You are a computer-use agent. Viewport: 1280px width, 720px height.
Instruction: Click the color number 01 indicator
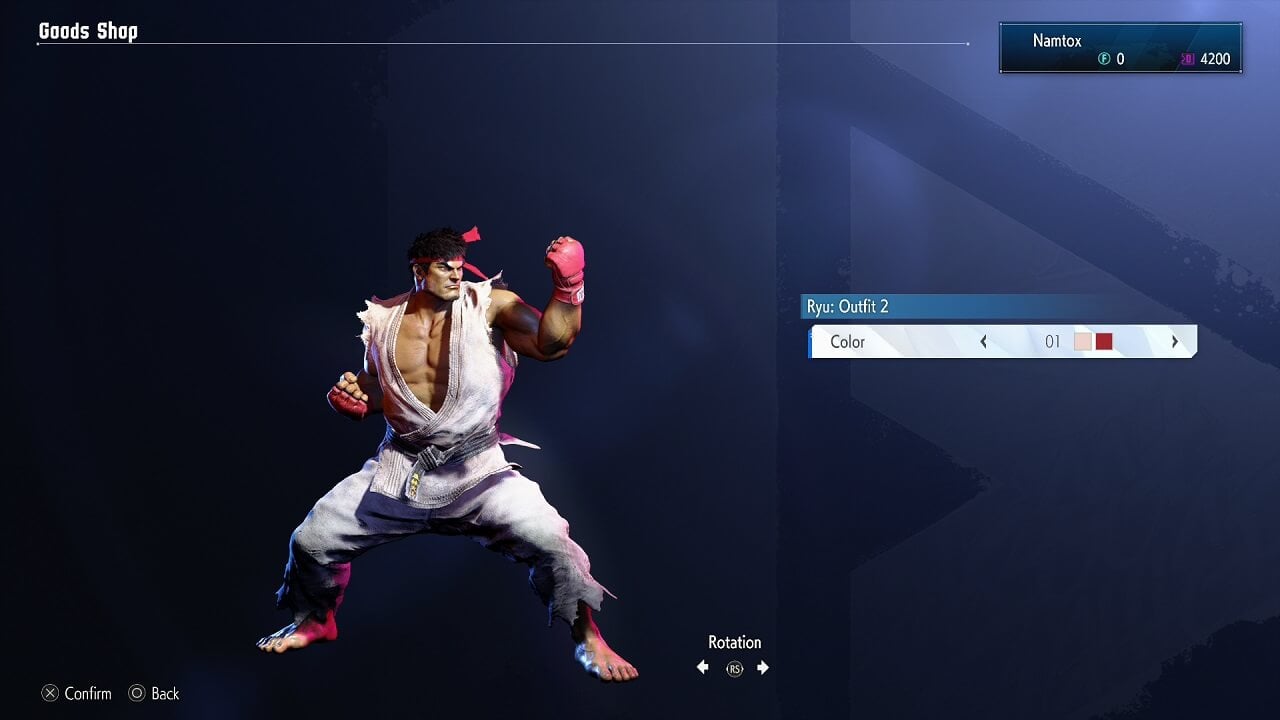(1053, 341)
